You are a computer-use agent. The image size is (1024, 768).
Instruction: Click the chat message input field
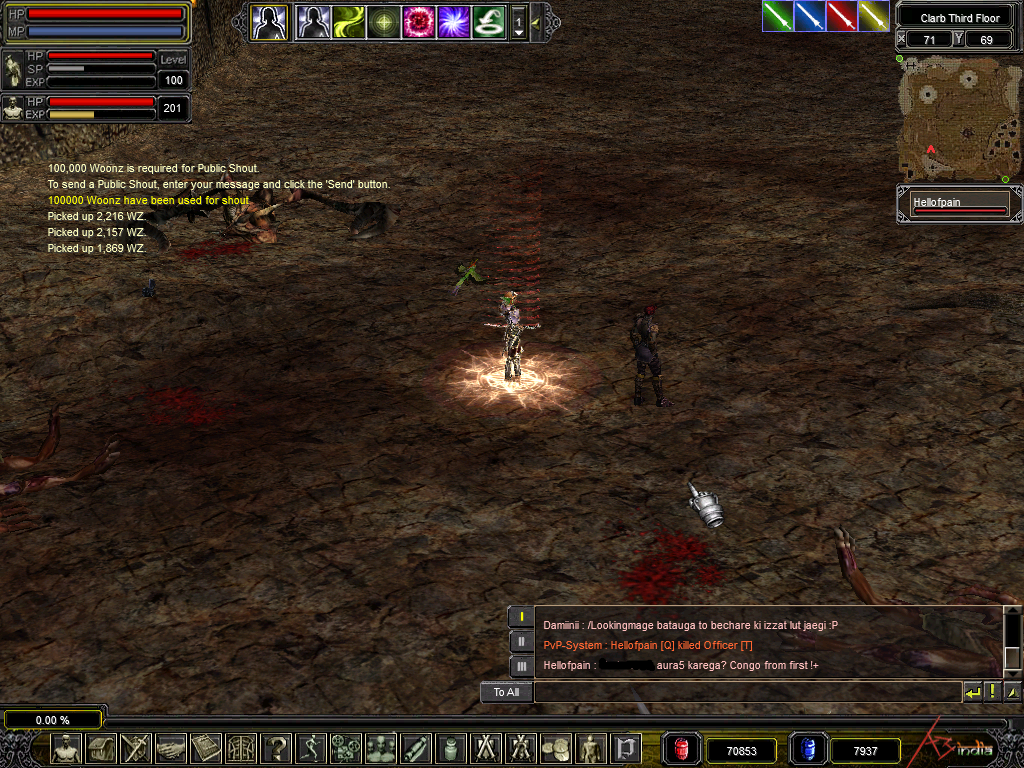pyautogui.click(x=746, y=692)
